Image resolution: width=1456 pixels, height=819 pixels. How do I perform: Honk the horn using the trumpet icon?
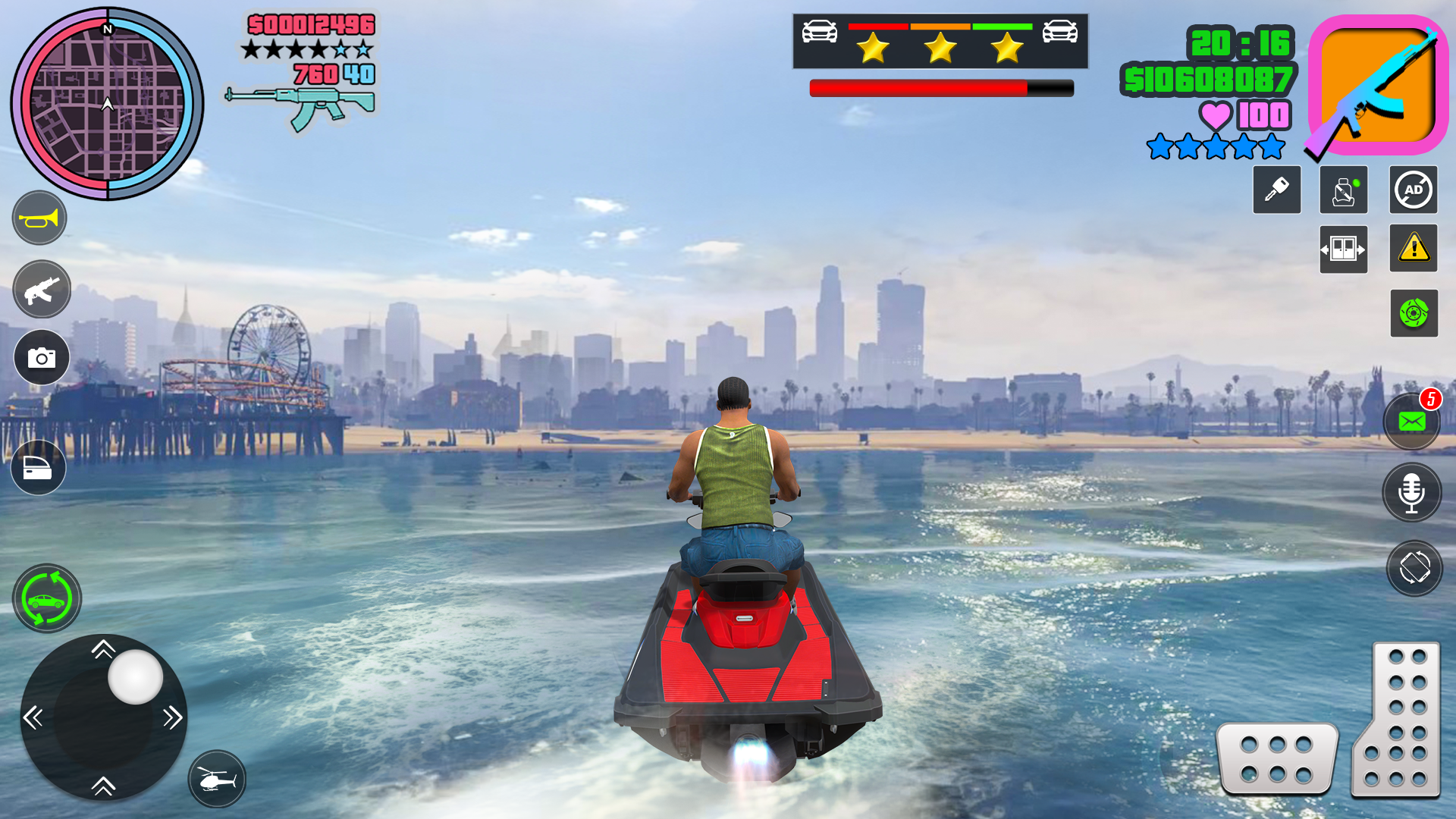click(39, 218)
